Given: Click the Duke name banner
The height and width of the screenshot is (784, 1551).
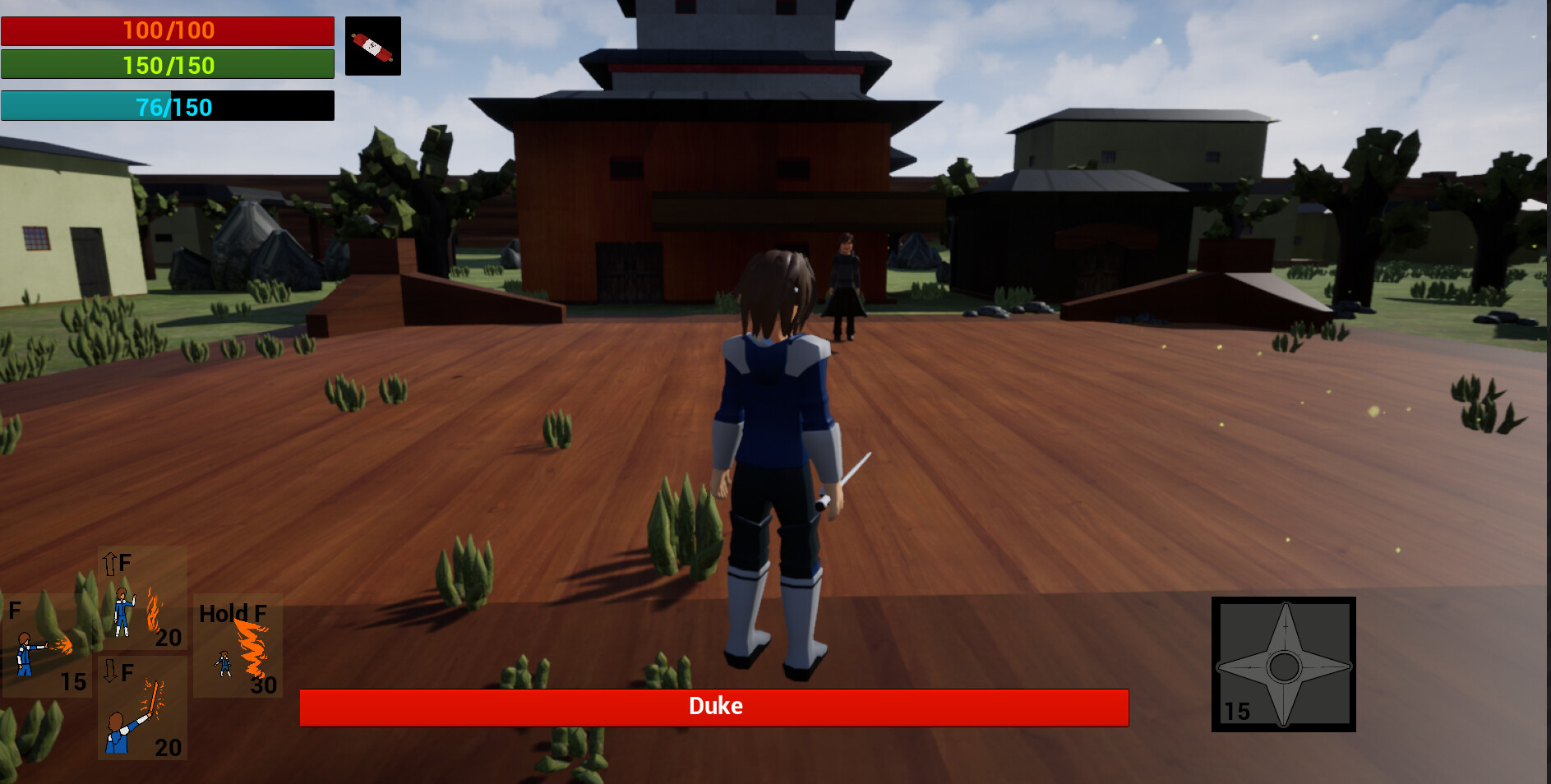Looking at the screenshot, I should pyautogui.click(x=715, y=706).
